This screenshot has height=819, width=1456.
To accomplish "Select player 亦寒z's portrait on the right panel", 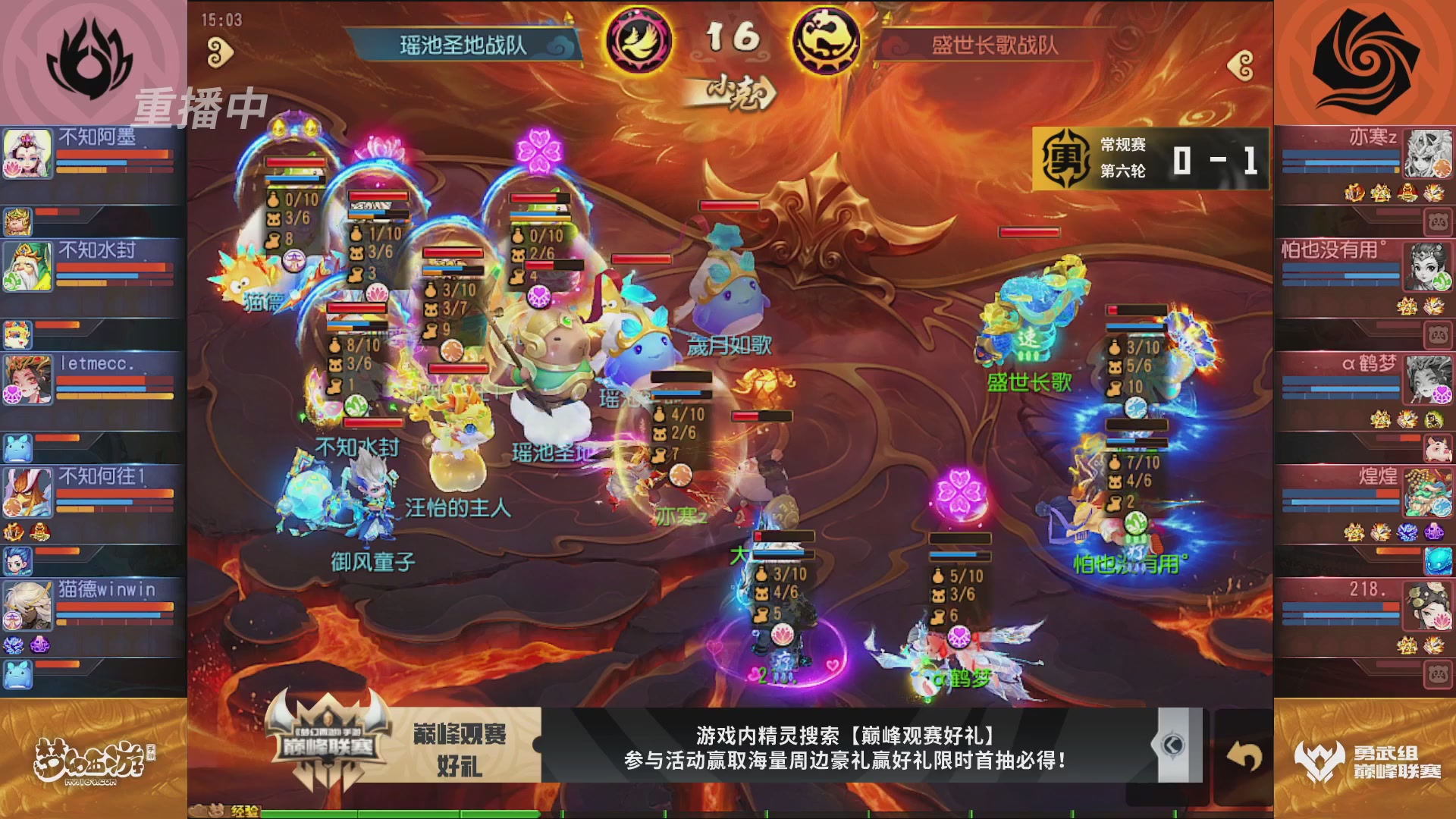I will click(x=1430, y=153).
